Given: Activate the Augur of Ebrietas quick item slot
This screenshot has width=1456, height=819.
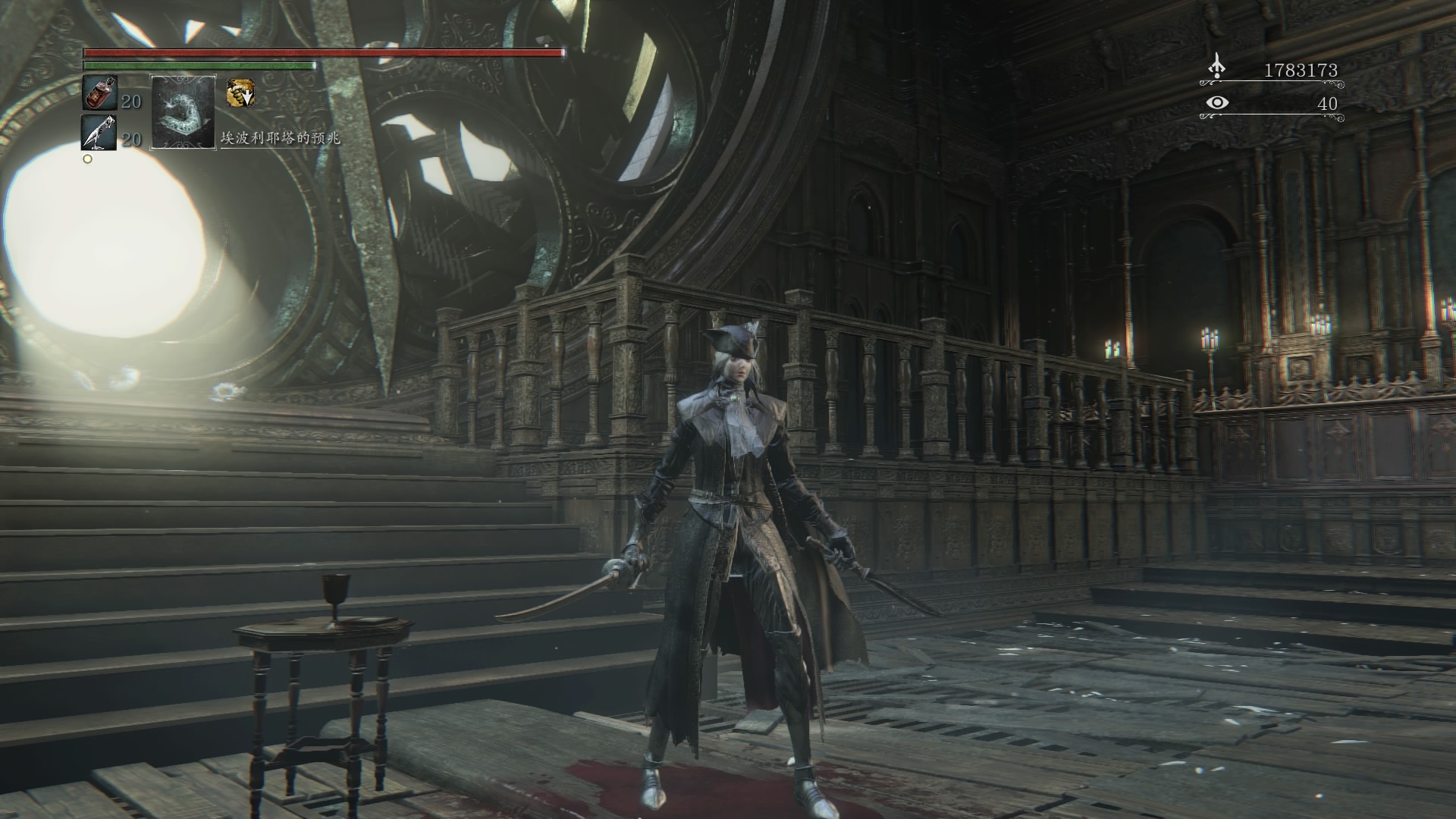Looking at the screenshot, I should [x=184, y=111].
